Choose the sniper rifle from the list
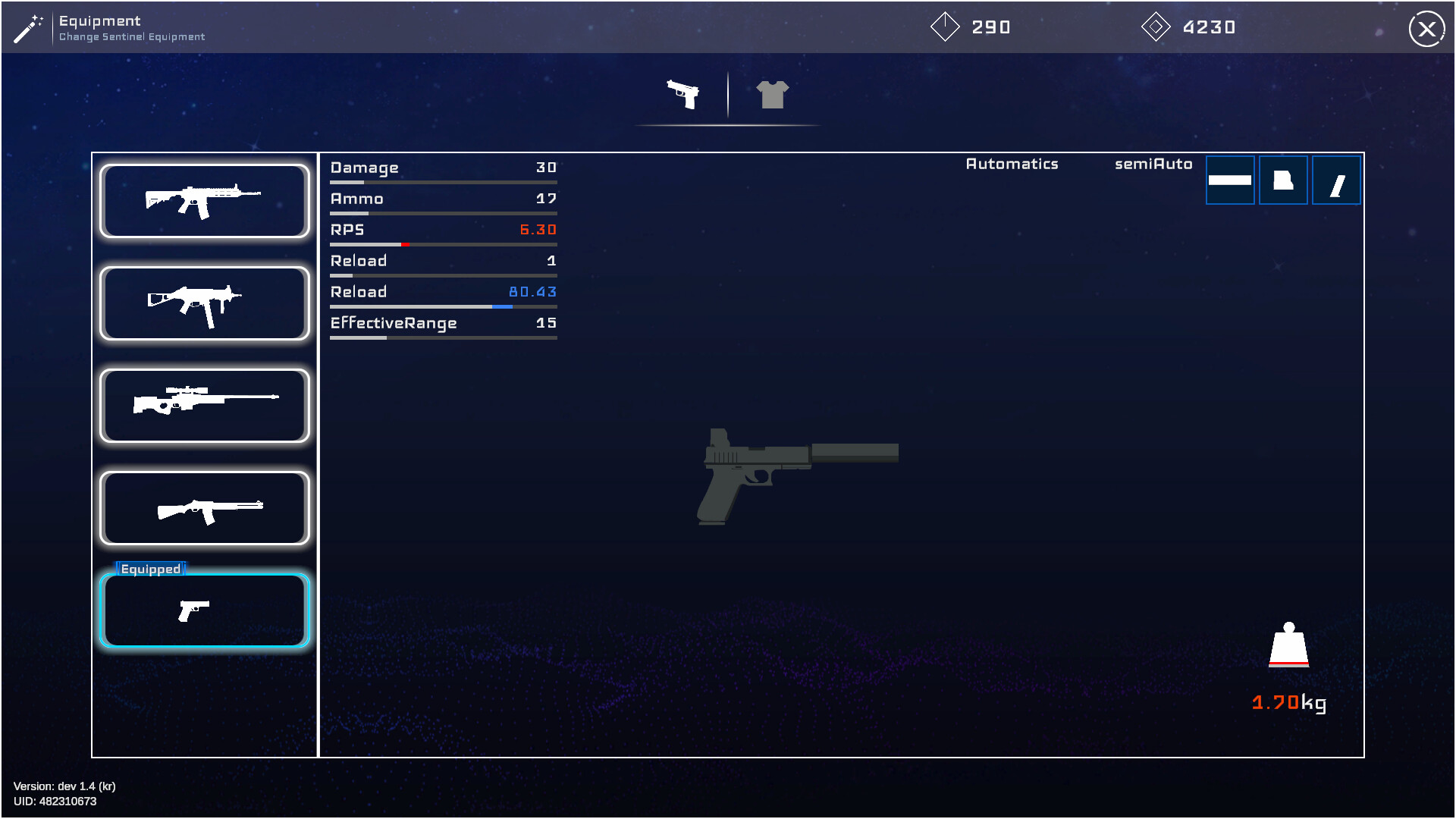 point(203,406)
